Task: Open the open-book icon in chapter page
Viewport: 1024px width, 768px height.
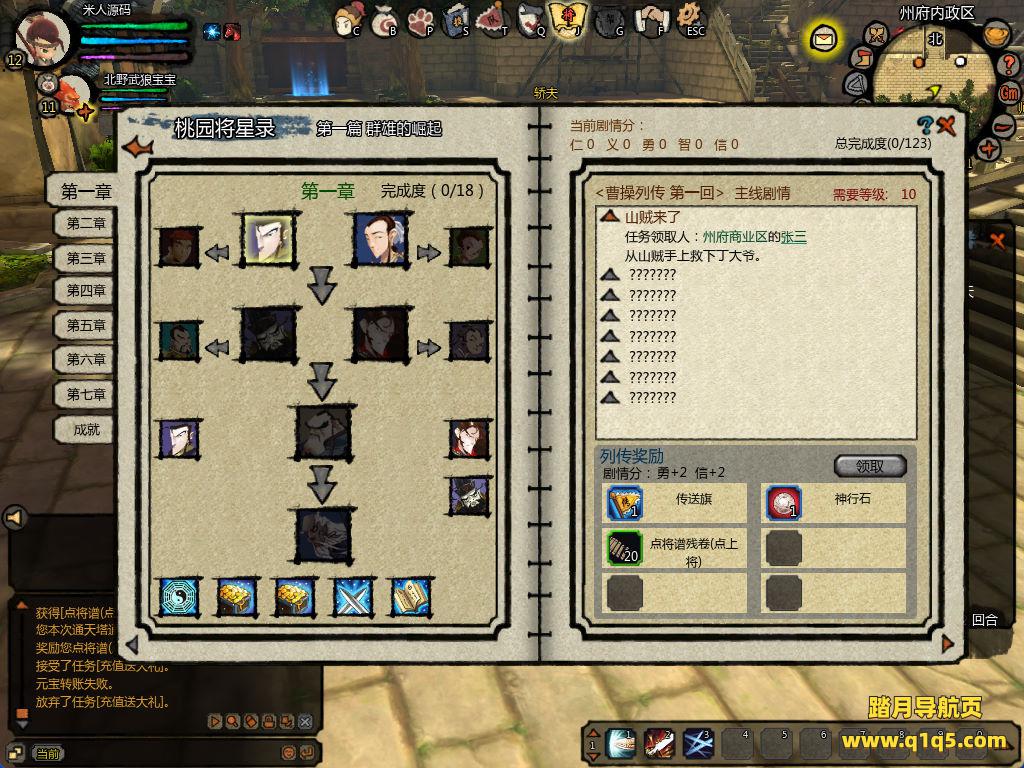Action: (x=411, y=596)
